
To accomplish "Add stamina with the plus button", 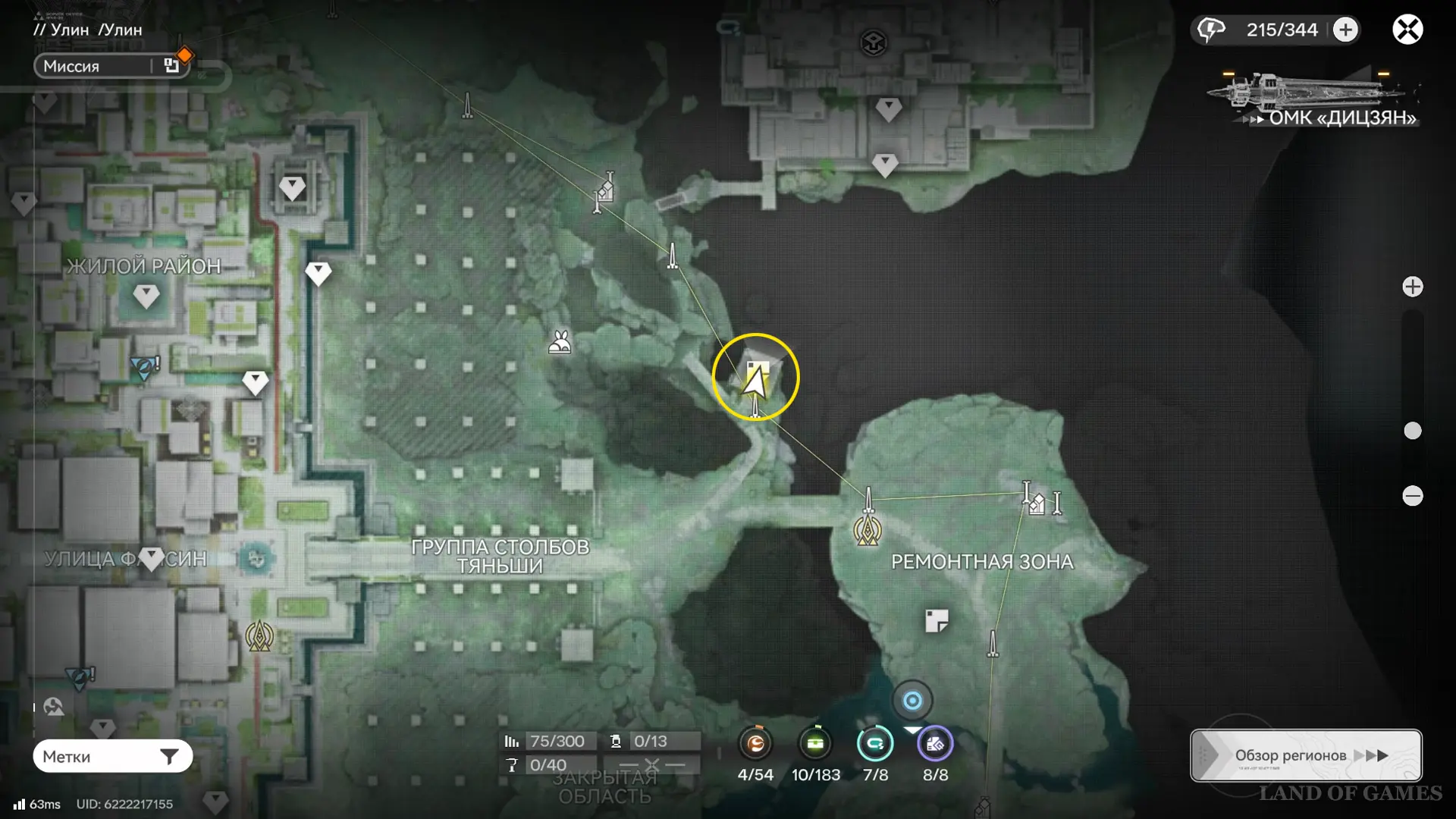I will click(1345, 30).
